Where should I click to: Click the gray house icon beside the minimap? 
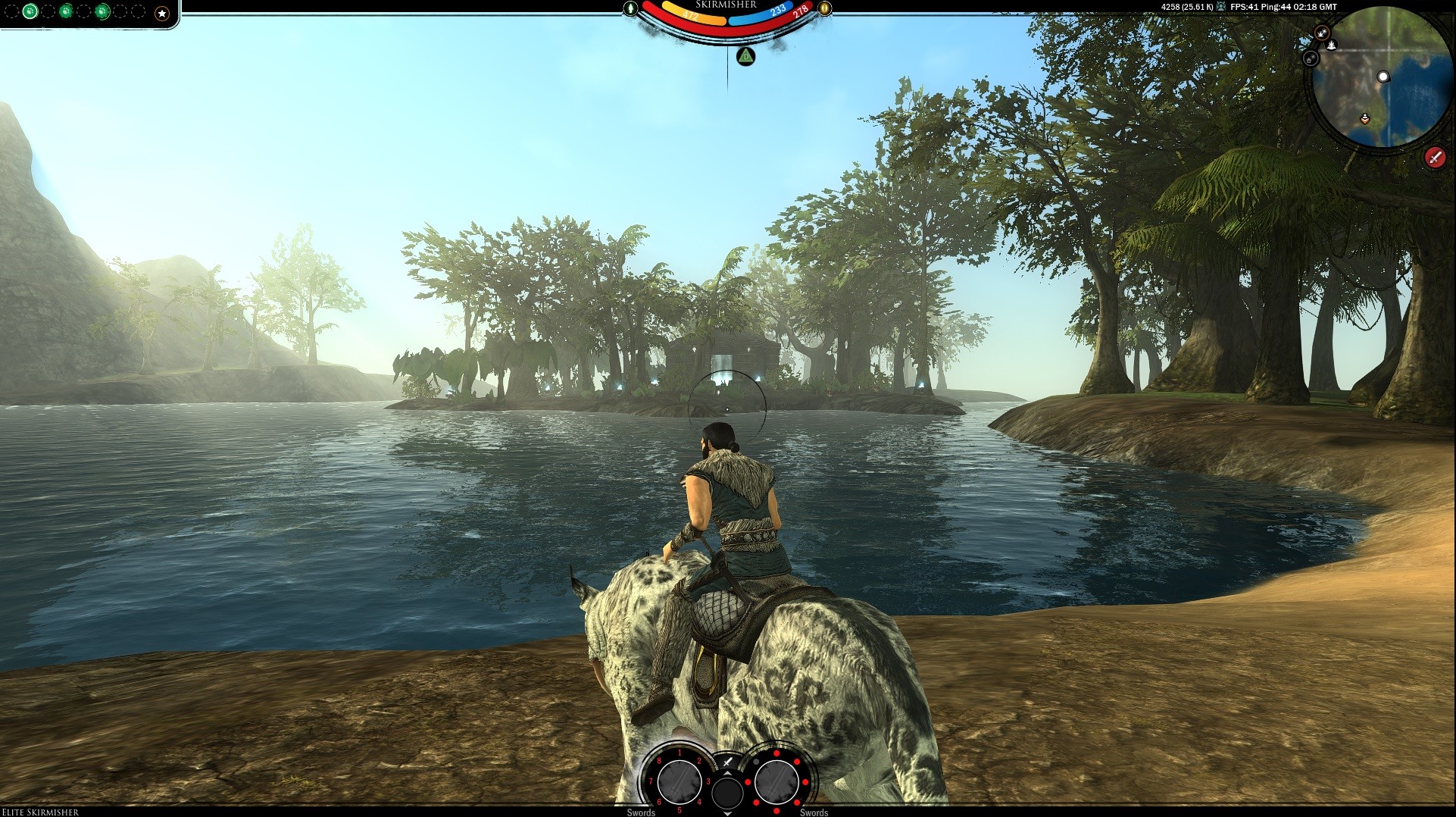(x=1311, y=58)
